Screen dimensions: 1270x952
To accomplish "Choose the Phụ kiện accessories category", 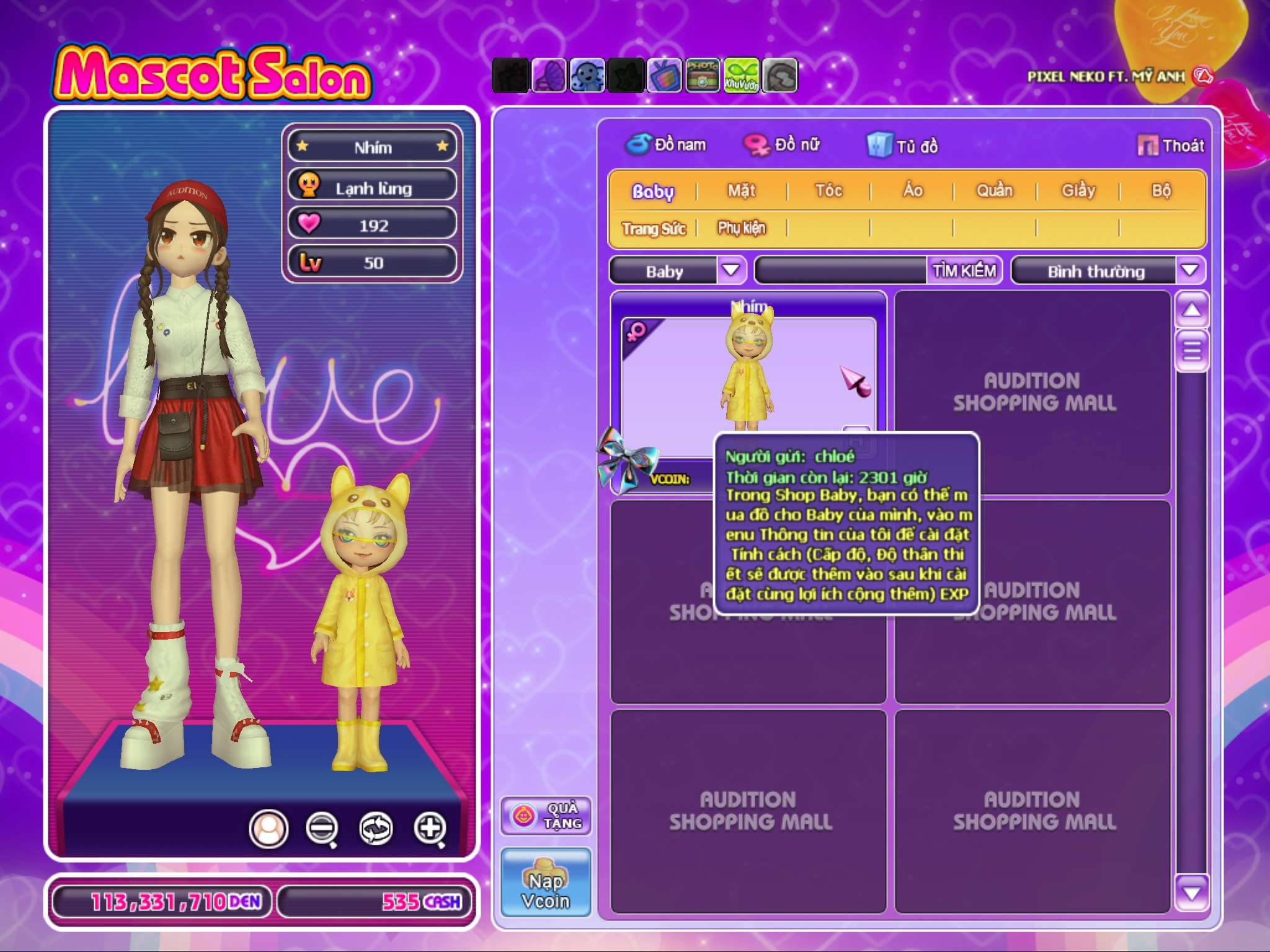I will coord(742,228).
